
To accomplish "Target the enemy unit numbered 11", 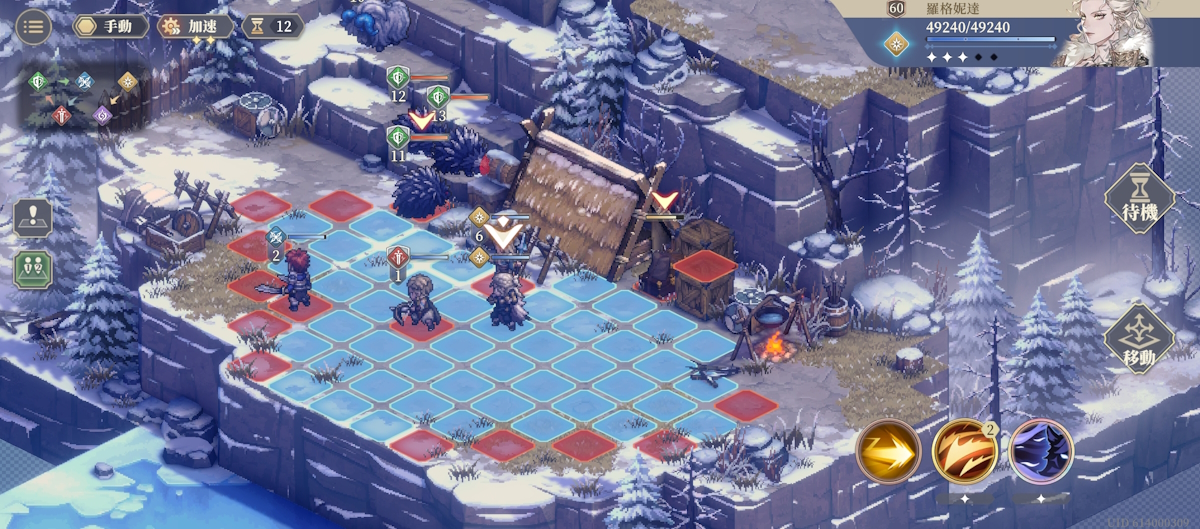I will tap(399, 139).
